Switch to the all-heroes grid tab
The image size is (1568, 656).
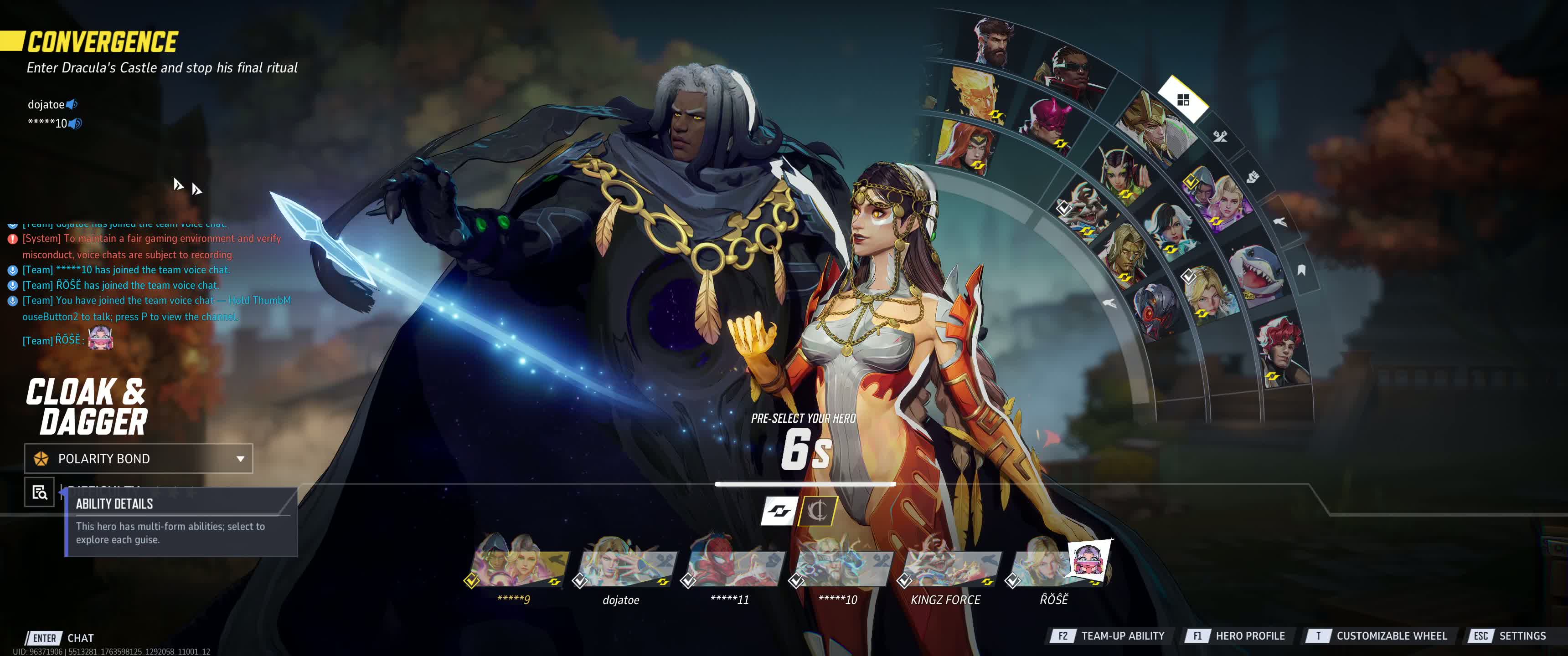click(1183, 100)
